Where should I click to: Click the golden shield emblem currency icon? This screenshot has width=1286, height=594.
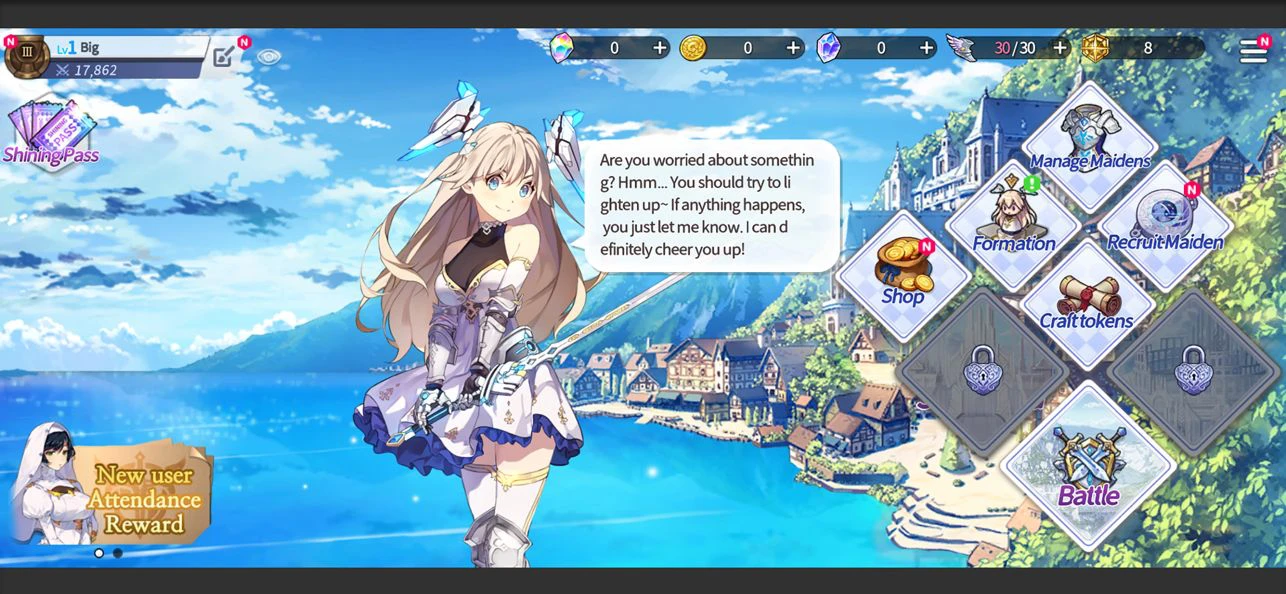click(1096, 48)
